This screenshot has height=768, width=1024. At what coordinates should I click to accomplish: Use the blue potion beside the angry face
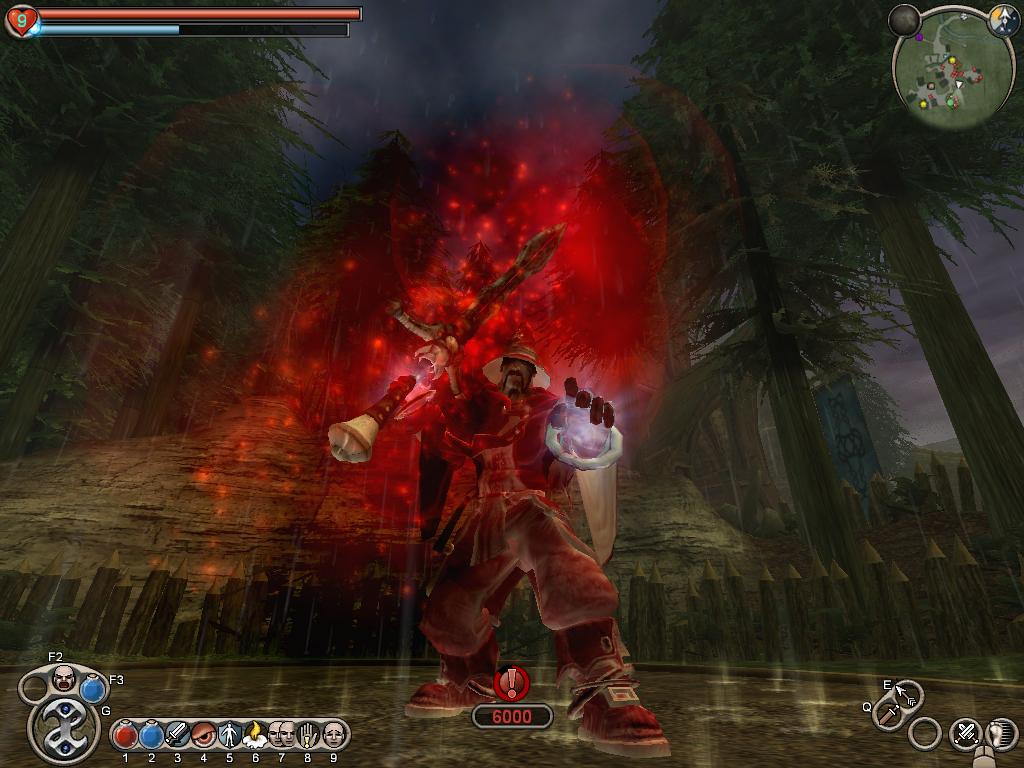click(x=94, y=688)
